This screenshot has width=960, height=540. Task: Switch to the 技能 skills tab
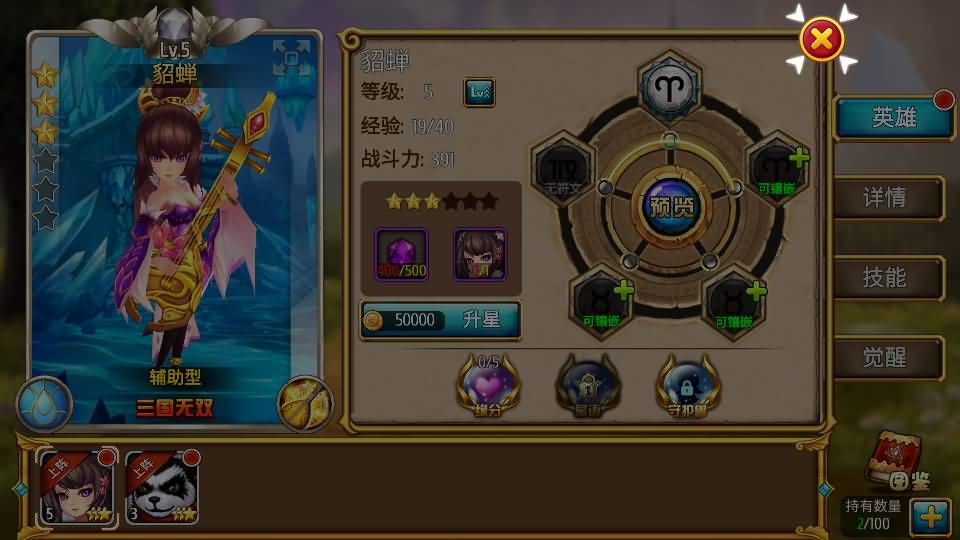coord(888,278)
